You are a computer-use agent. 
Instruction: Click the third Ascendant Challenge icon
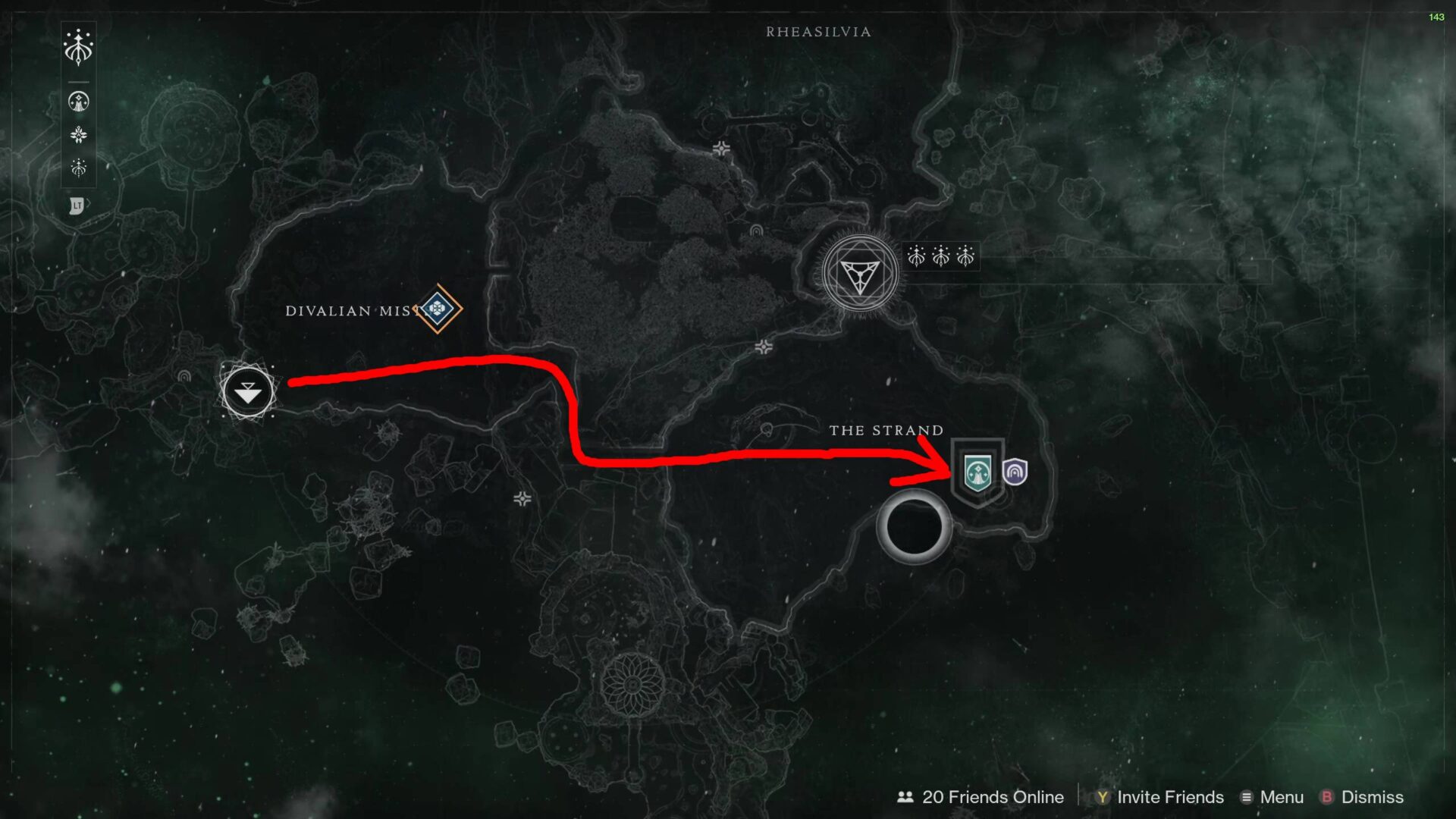[965, 256]
